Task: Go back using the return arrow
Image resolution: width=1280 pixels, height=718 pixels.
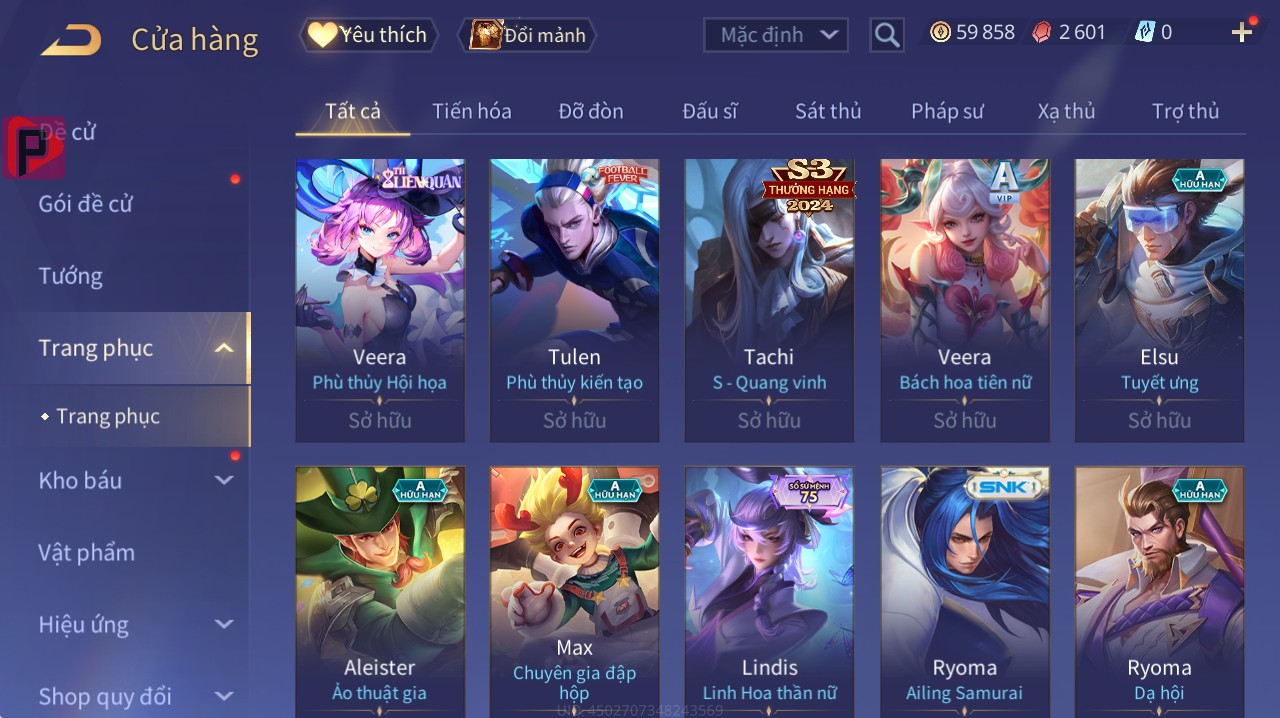Action: click(70, 40)
